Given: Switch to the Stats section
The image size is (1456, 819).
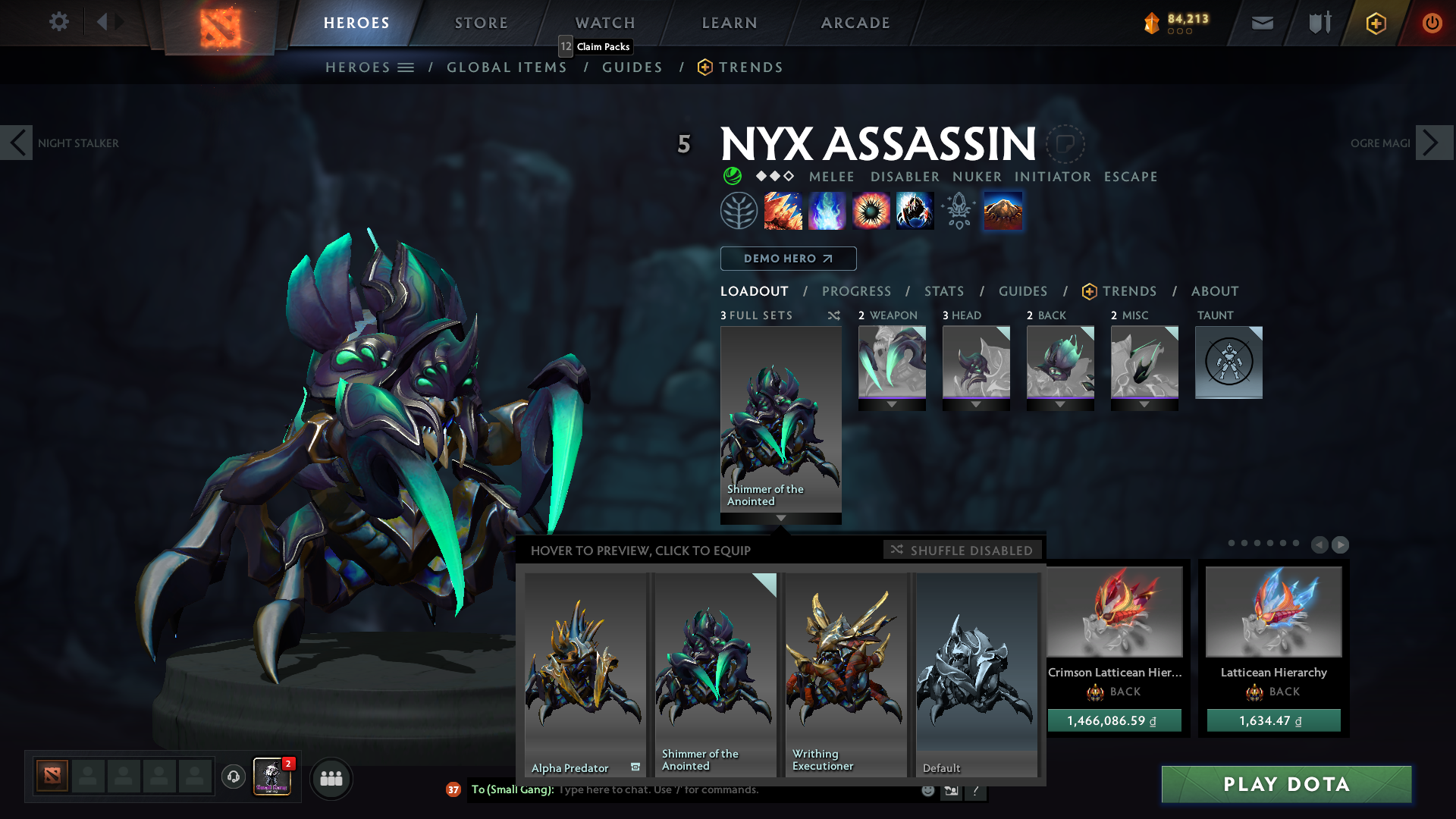Looking at the screenshot, I should pos(943,291).
